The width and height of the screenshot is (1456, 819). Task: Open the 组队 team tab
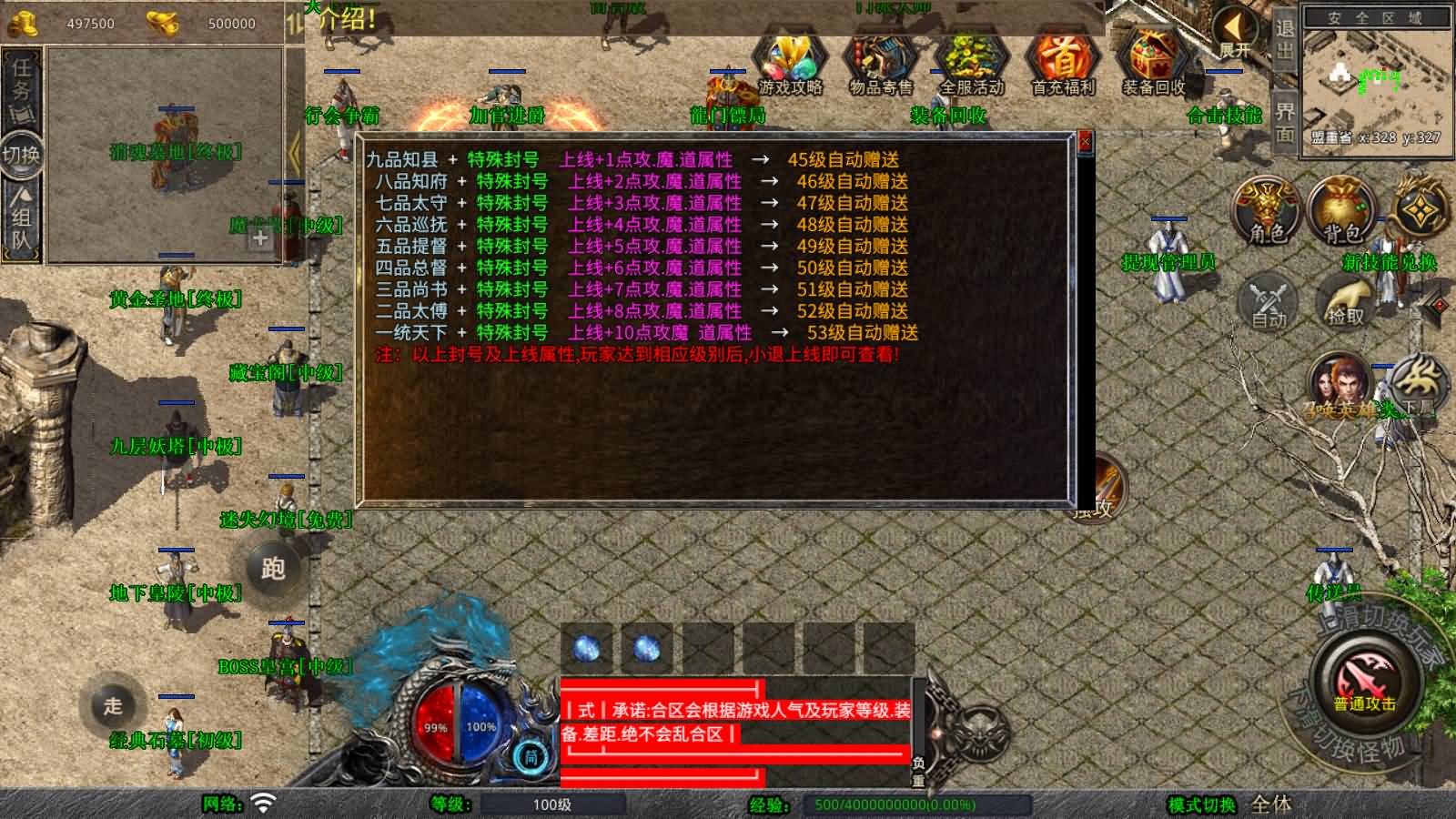(x=20, y=217)
